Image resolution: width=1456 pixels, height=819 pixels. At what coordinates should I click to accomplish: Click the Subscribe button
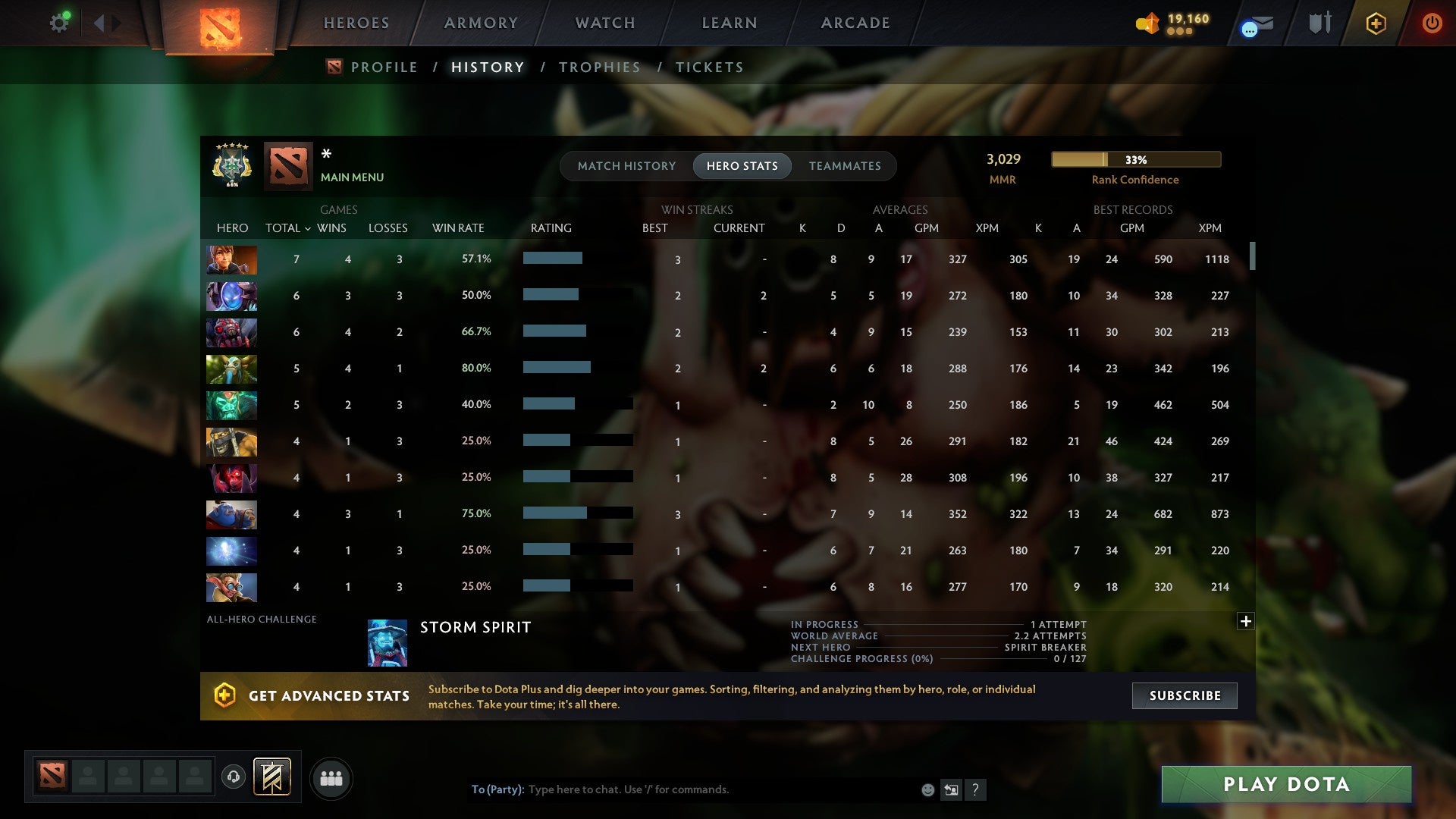tap(1184, 695)
